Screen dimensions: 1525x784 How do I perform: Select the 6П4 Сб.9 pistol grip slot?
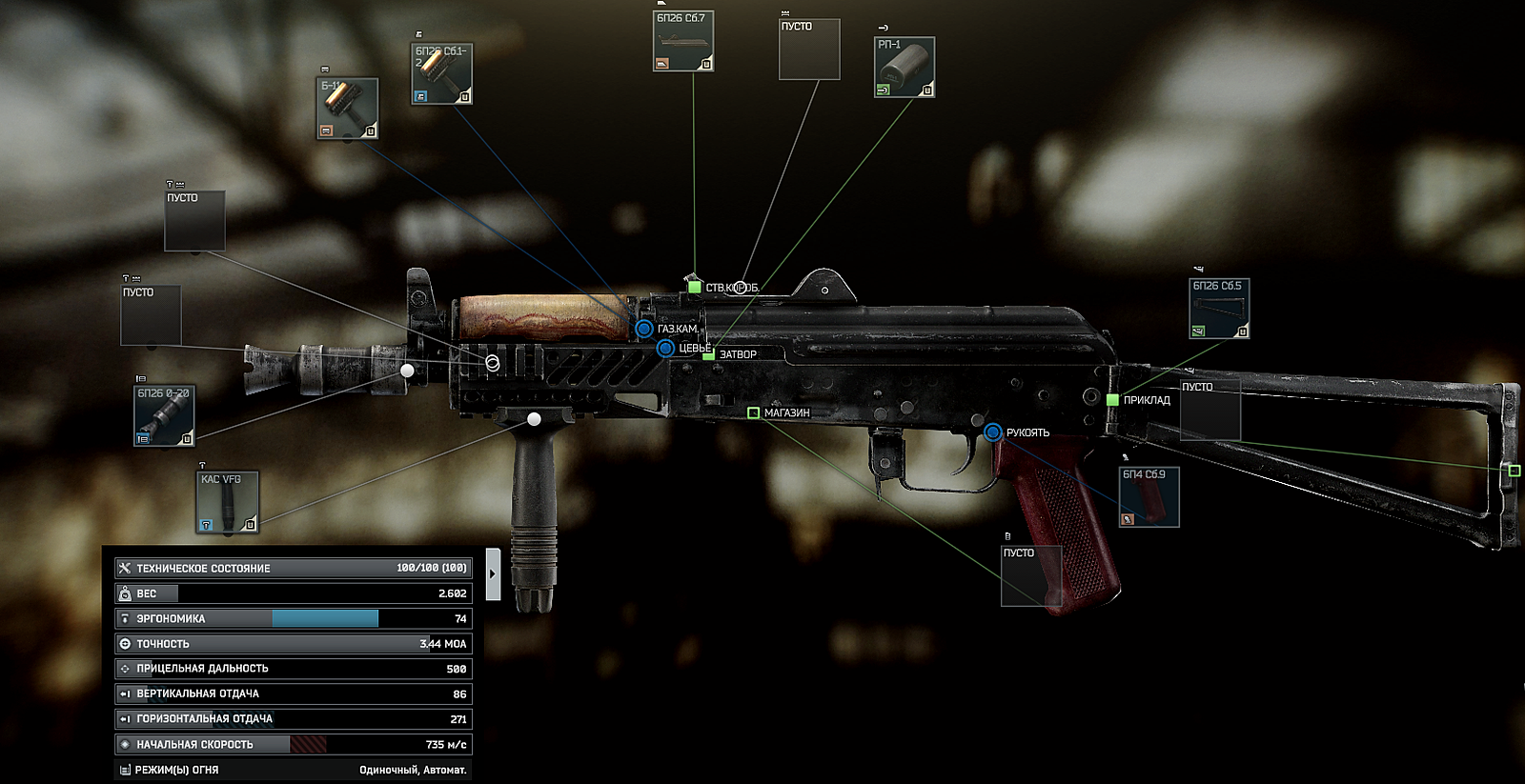[x=1149, y=496]
